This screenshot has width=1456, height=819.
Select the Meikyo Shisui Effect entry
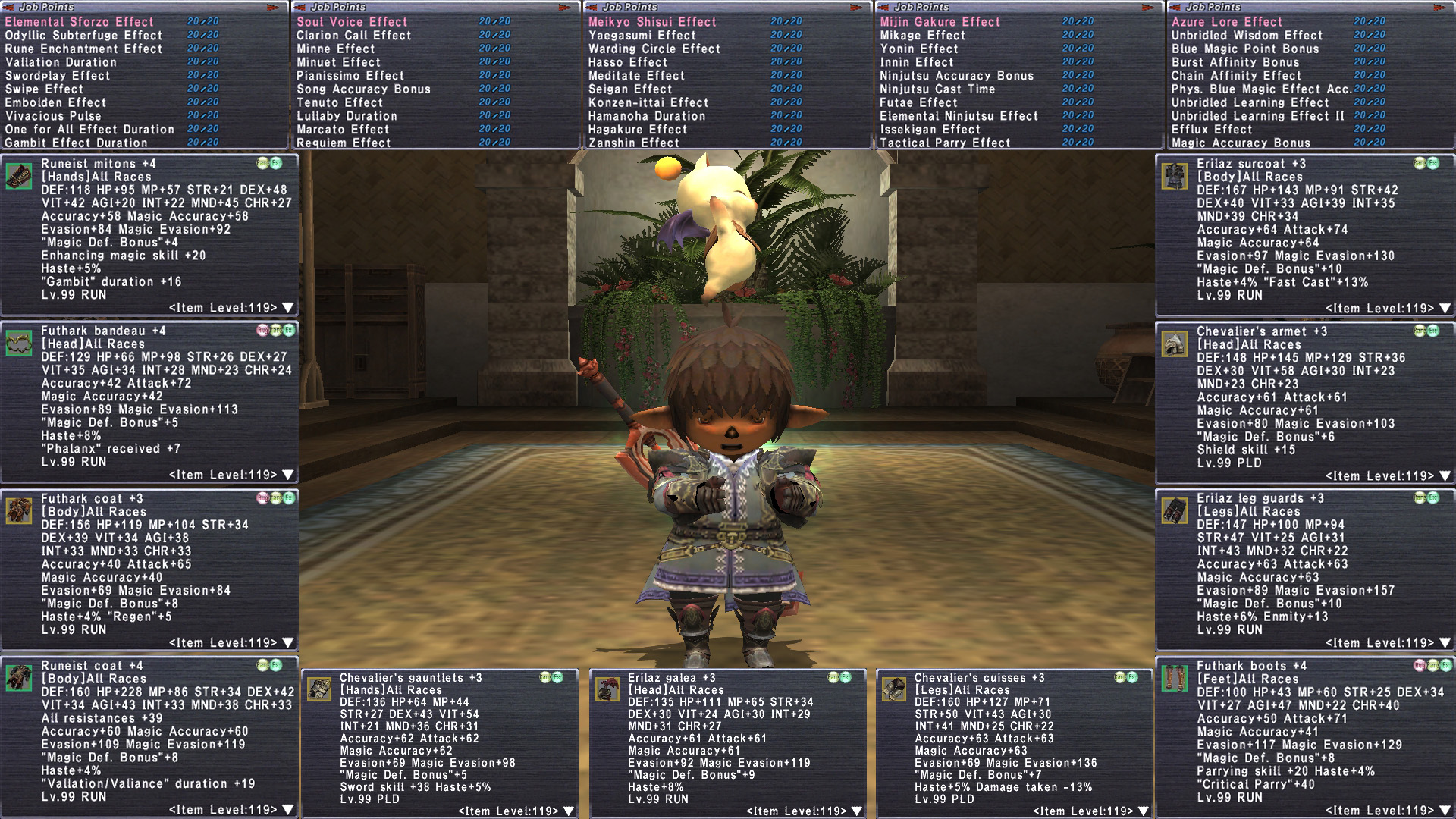pyautogui.click(x=652, y=22)
